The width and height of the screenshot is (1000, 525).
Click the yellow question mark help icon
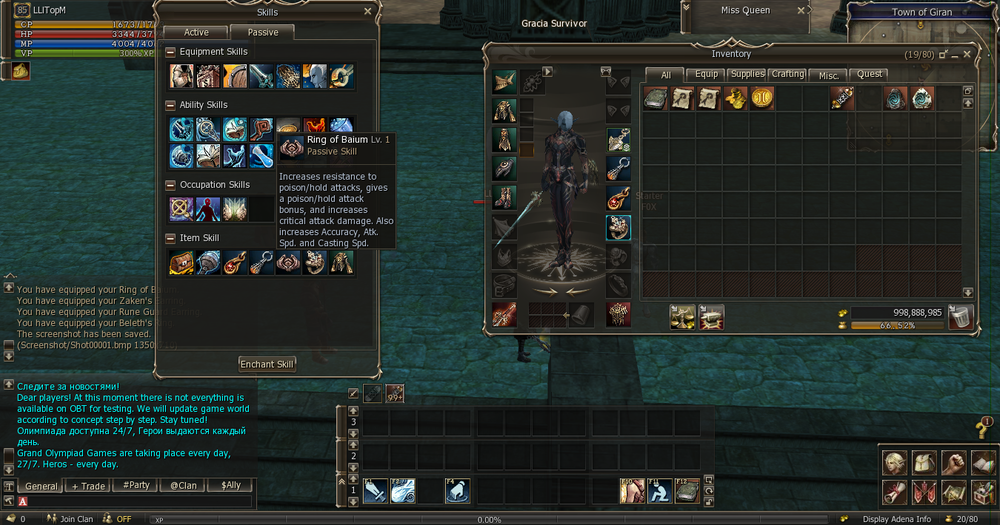[x=983, y=430]
